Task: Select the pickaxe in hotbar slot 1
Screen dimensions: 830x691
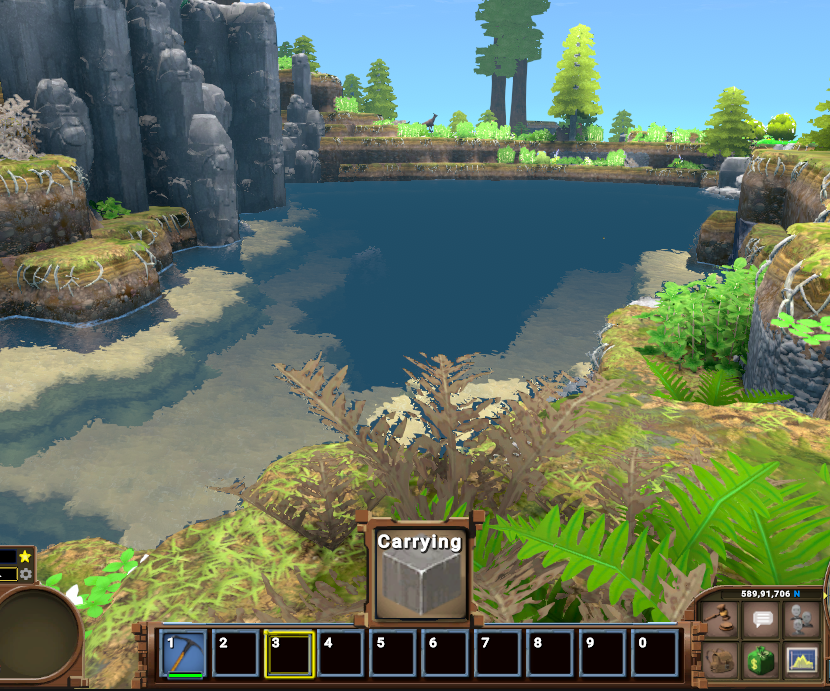Action: pyautogui.click(x=183, y=653)
